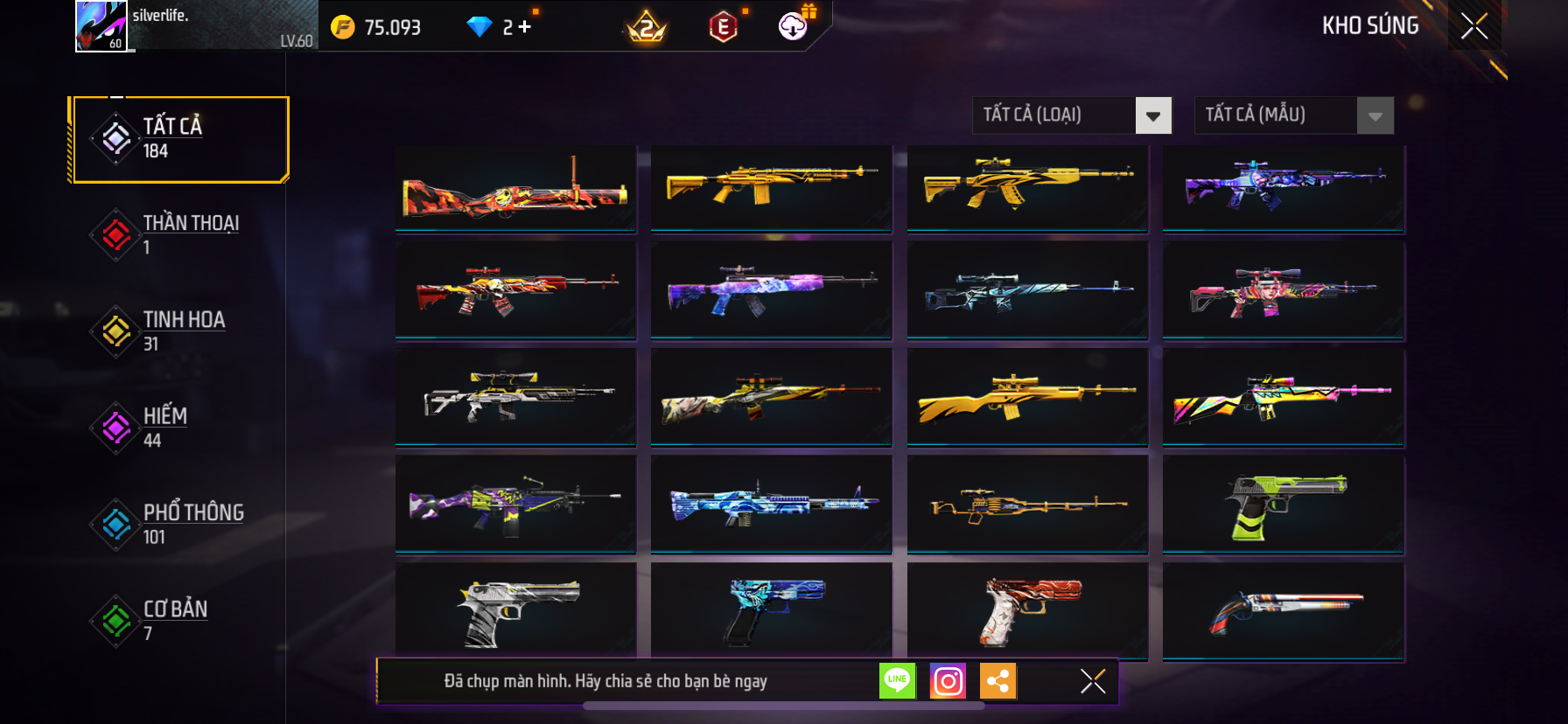
Task: Add more diamonds with the plus button
Action: [524, 27]
